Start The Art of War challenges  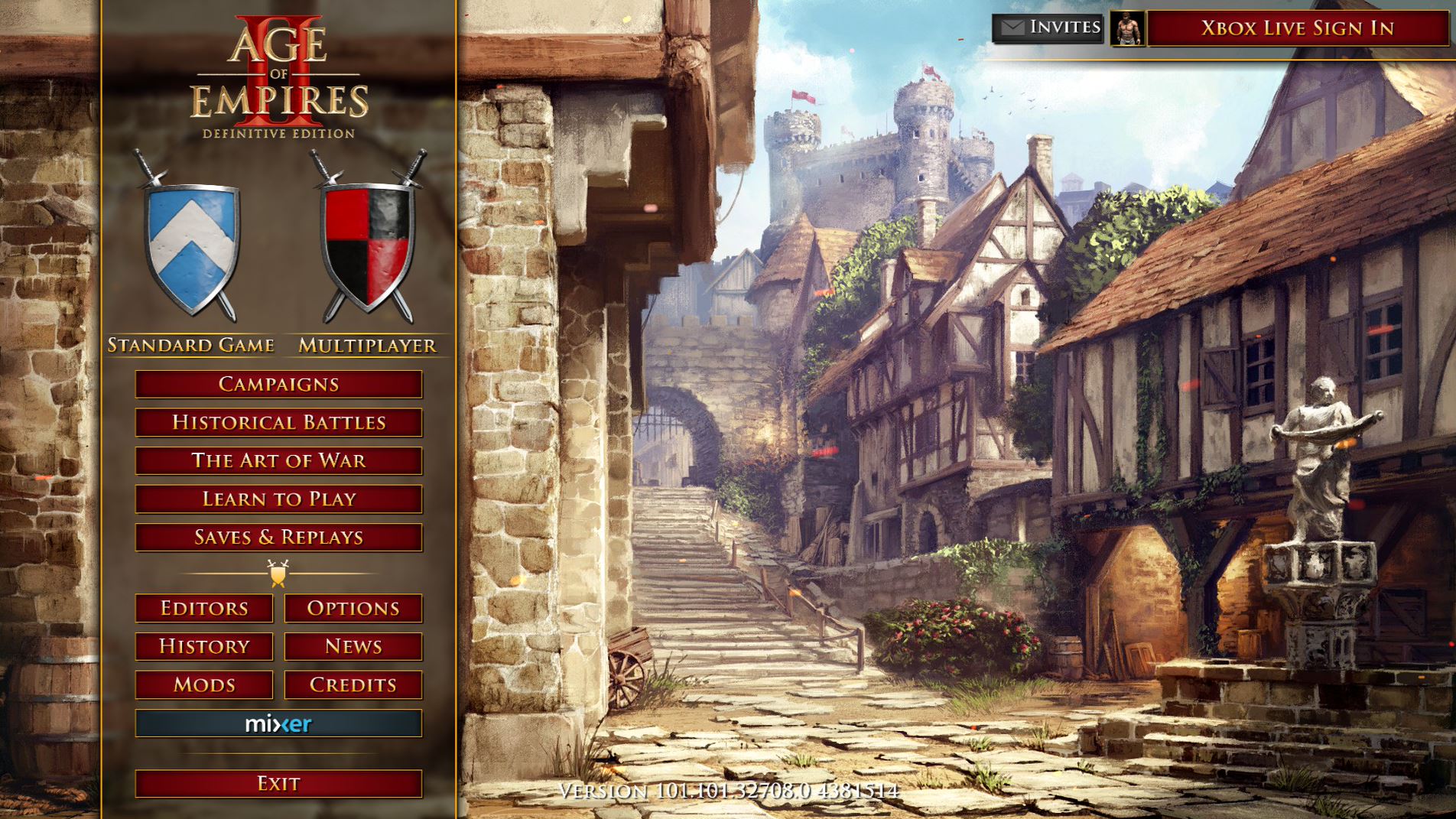pyautogui.click(x=277, y=461)
